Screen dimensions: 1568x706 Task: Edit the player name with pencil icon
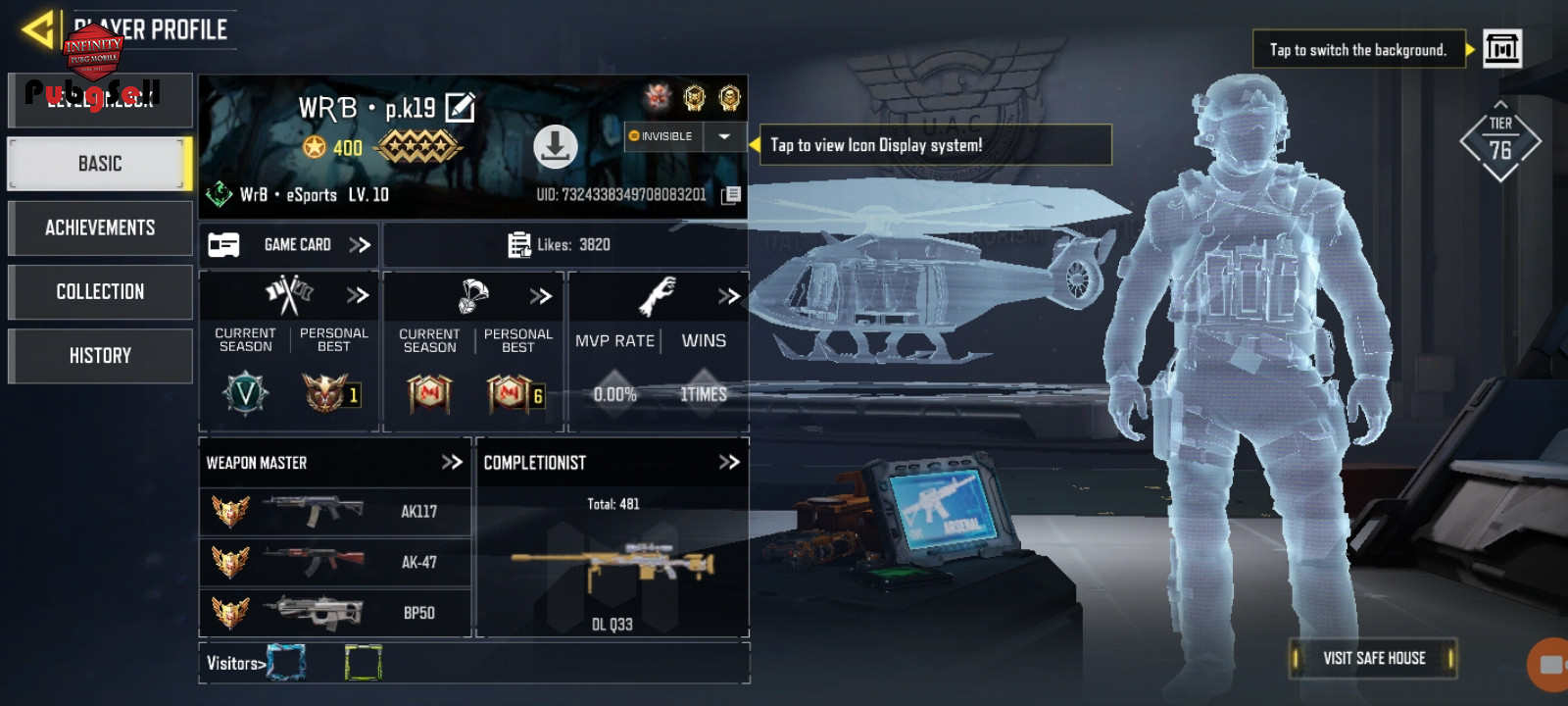(460, 107)
